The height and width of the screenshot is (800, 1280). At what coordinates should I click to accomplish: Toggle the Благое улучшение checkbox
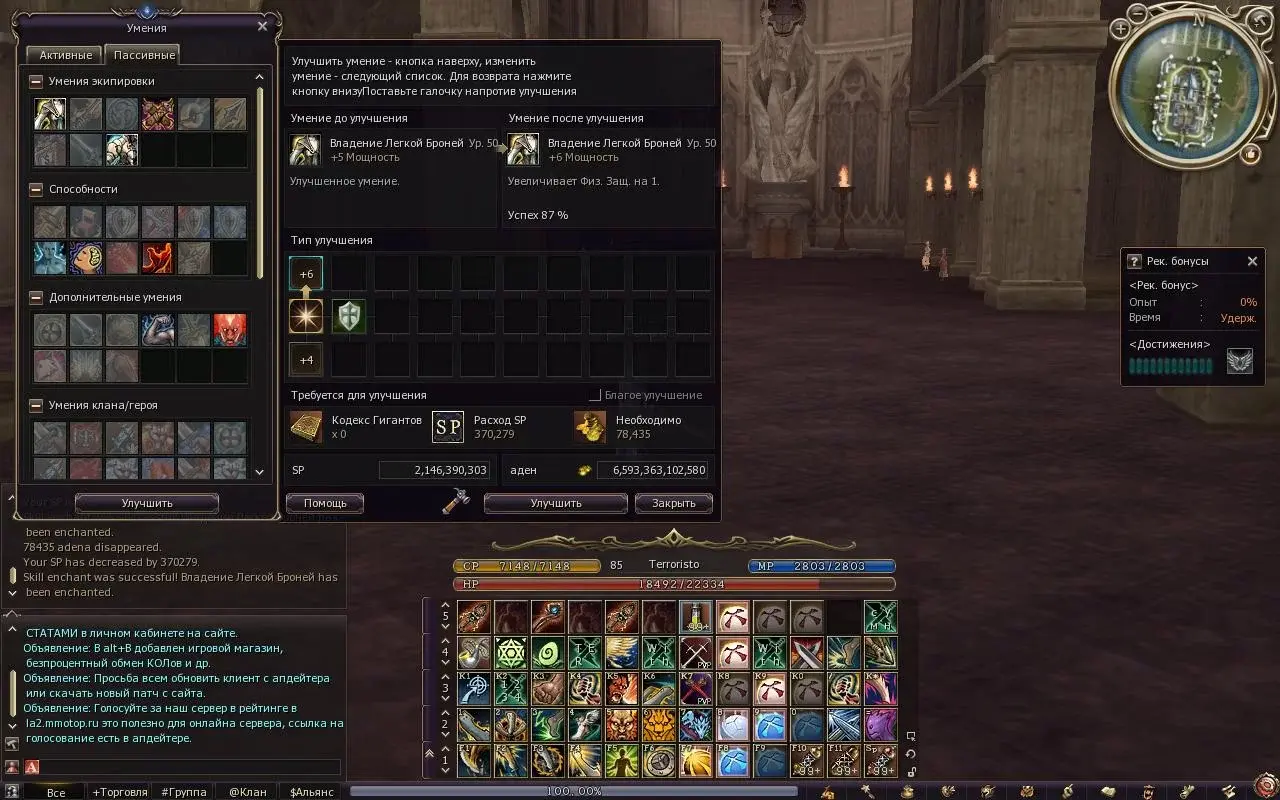[595, 395]
